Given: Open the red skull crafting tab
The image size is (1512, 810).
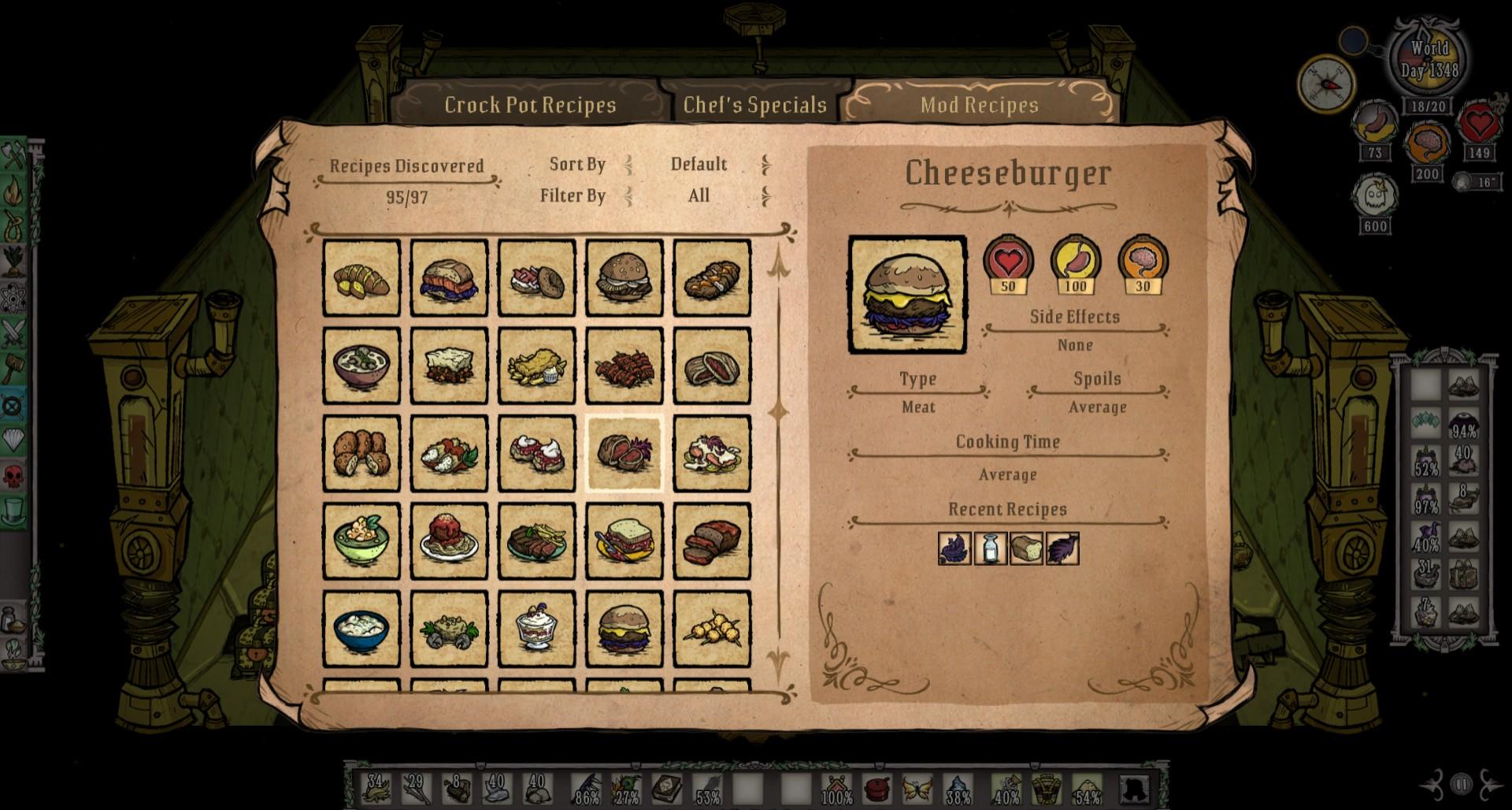Looking at the screenshot, I should tap(14, 474).
